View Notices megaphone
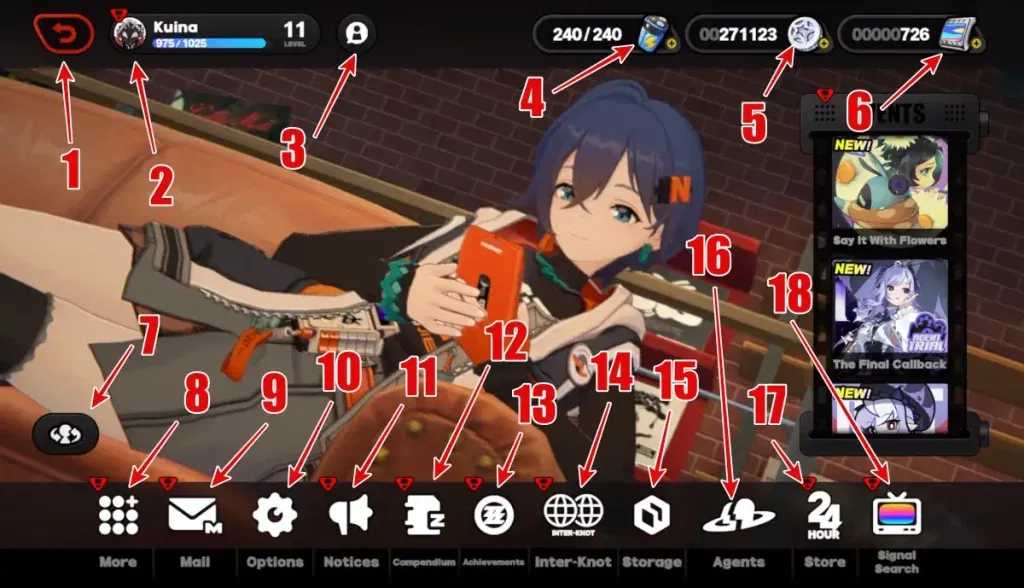 pyautogui.click(x=350, y=515)
